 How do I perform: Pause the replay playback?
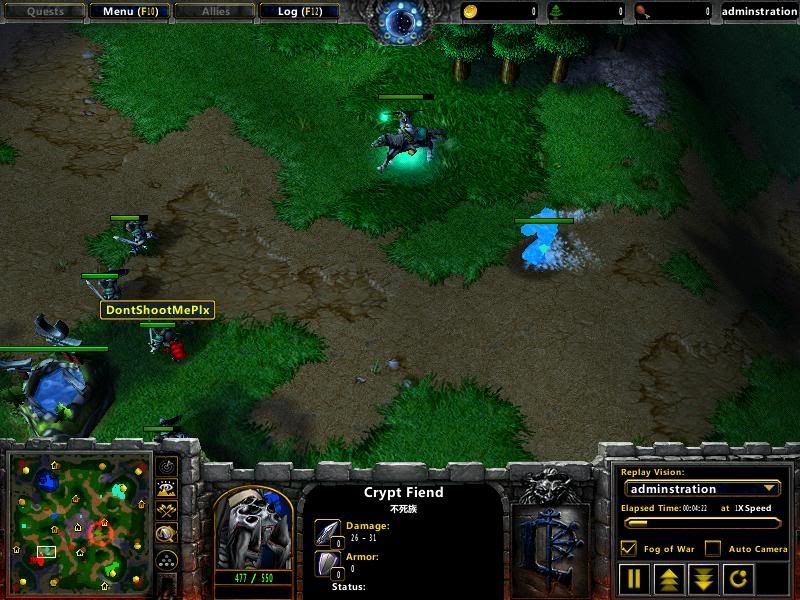tap(634, 578)
